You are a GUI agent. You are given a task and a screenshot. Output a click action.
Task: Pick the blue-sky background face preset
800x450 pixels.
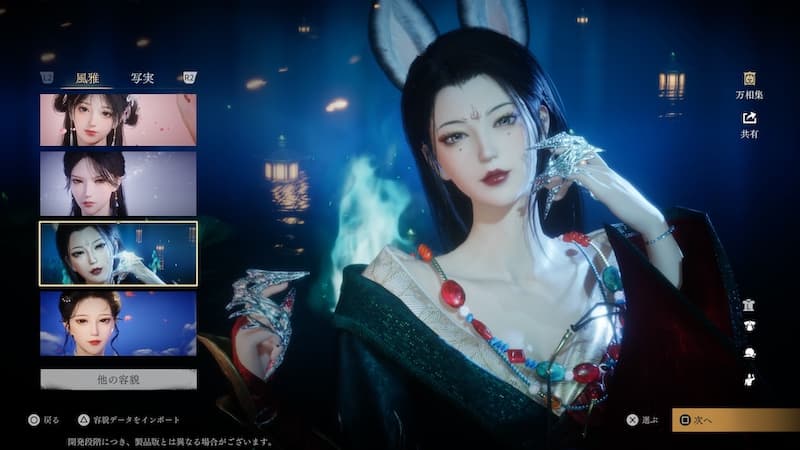coord(118,323)
